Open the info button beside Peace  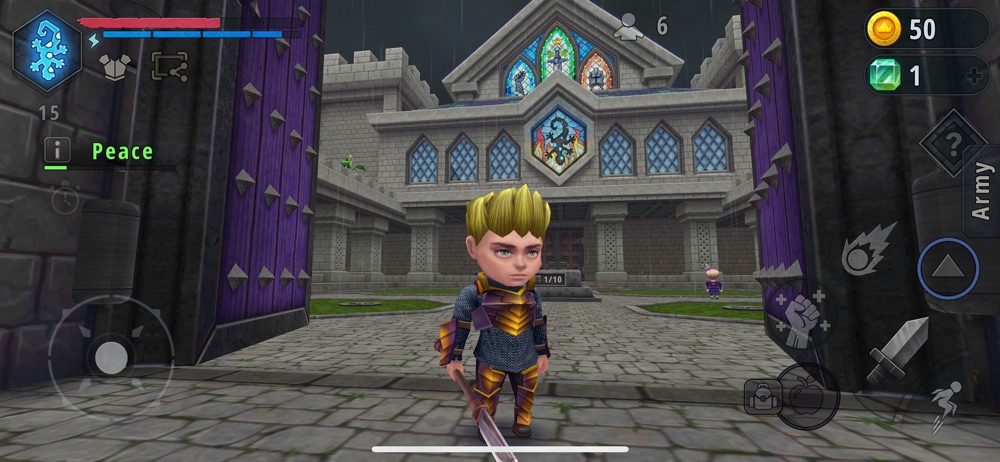point(58,150)
